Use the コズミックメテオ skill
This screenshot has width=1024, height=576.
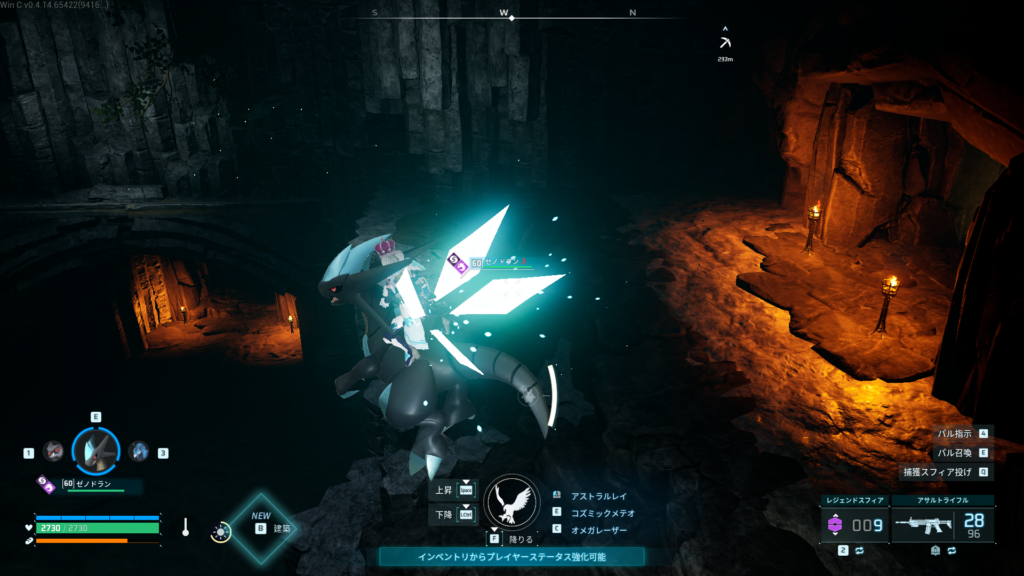tap(603, 512)
